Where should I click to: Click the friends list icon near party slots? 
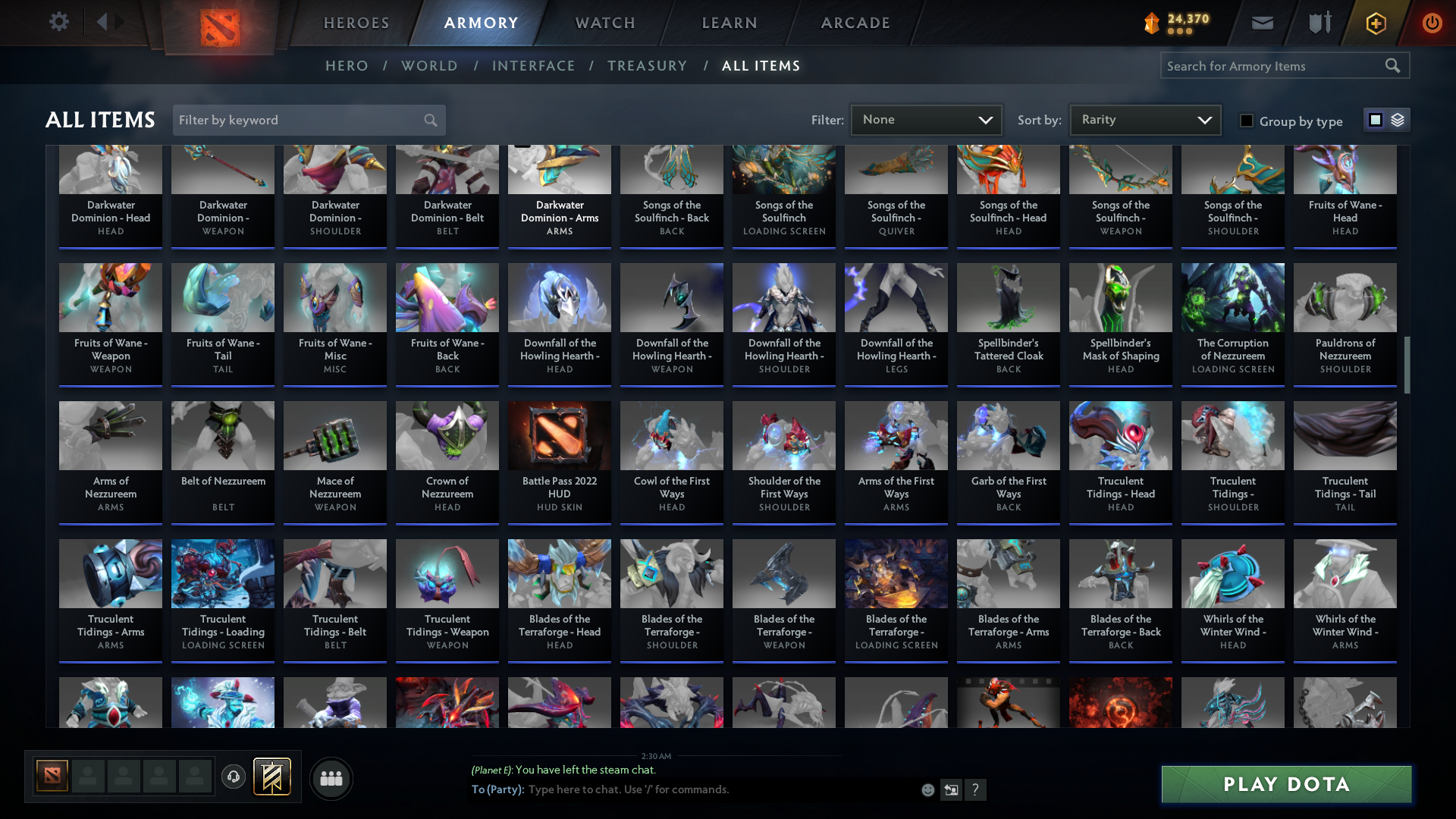[x=331, y=778]
